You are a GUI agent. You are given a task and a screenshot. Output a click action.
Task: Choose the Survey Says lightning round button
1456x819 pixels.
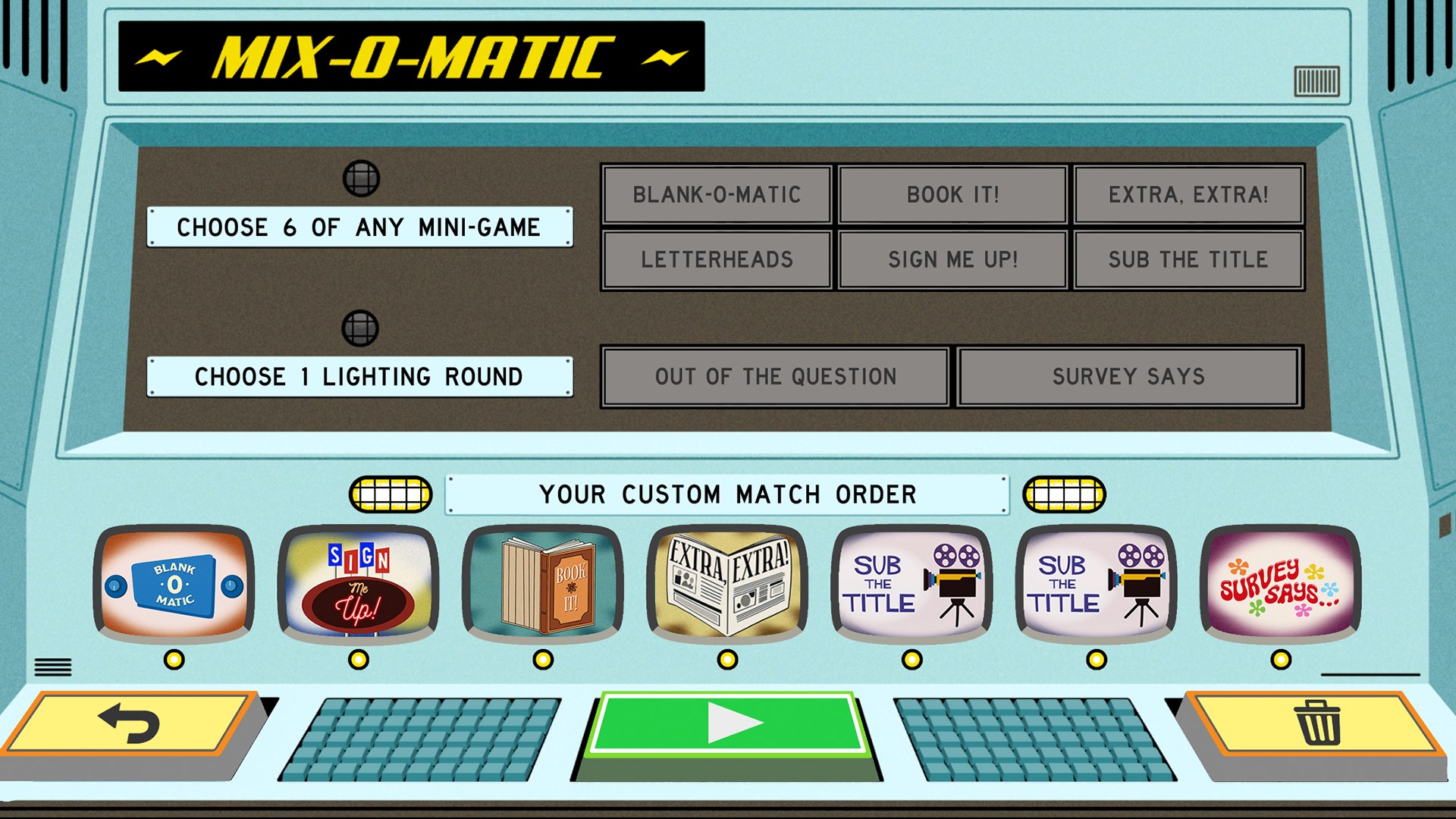pyautogui.click(x=1128, y=377)
